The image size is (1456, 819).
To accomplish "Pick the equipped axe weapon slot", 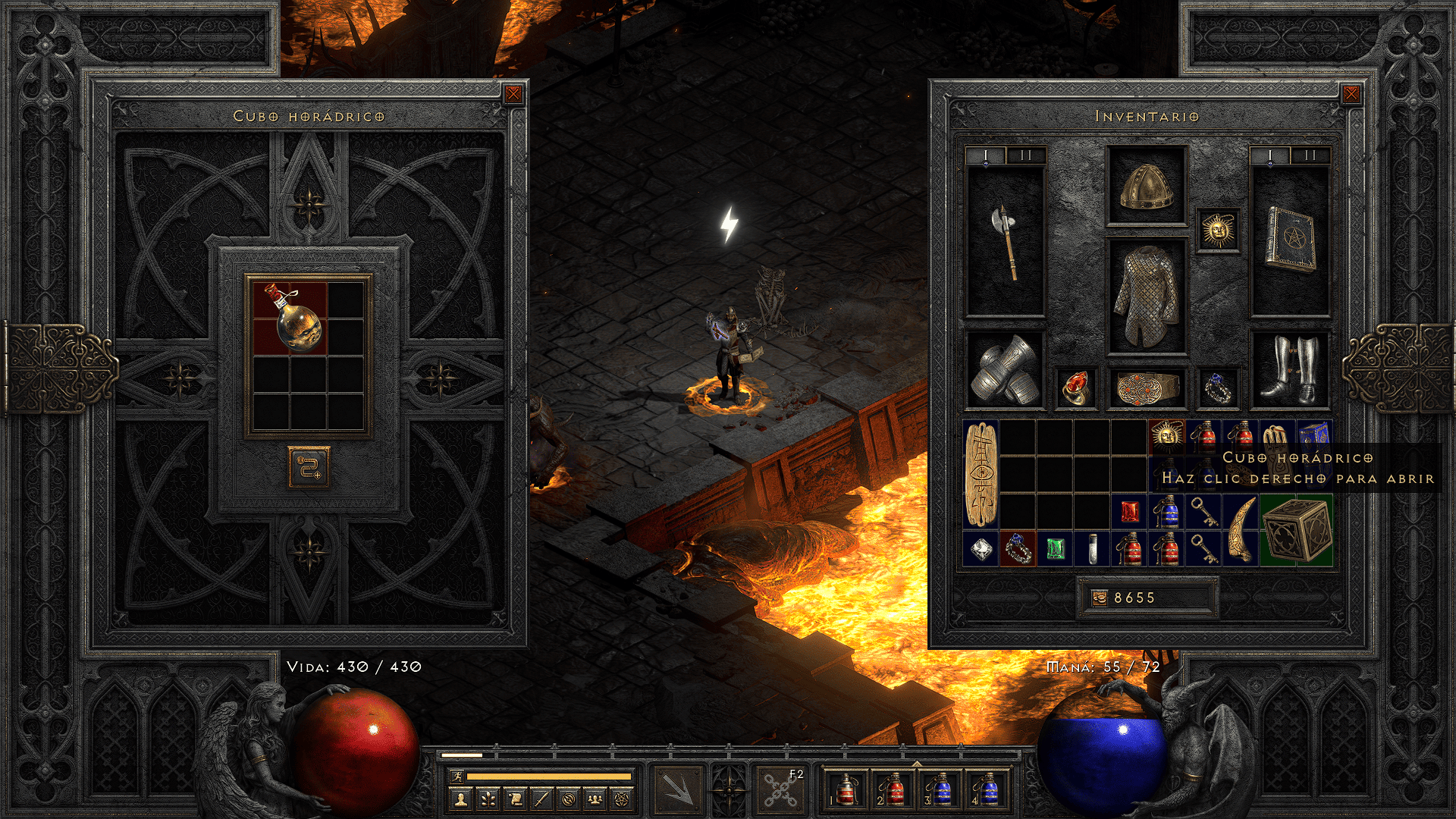I will [1006, 241].
